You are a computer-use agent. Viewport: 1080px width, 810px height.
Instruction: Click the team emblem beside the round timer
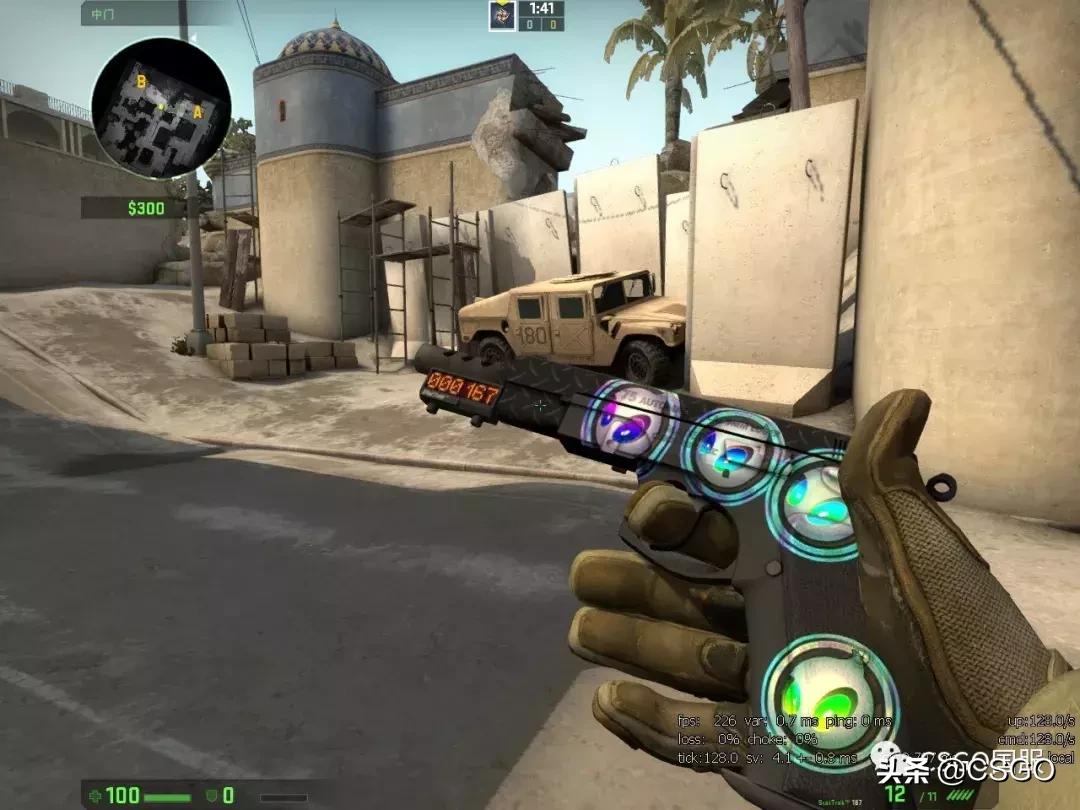(502, 15)
